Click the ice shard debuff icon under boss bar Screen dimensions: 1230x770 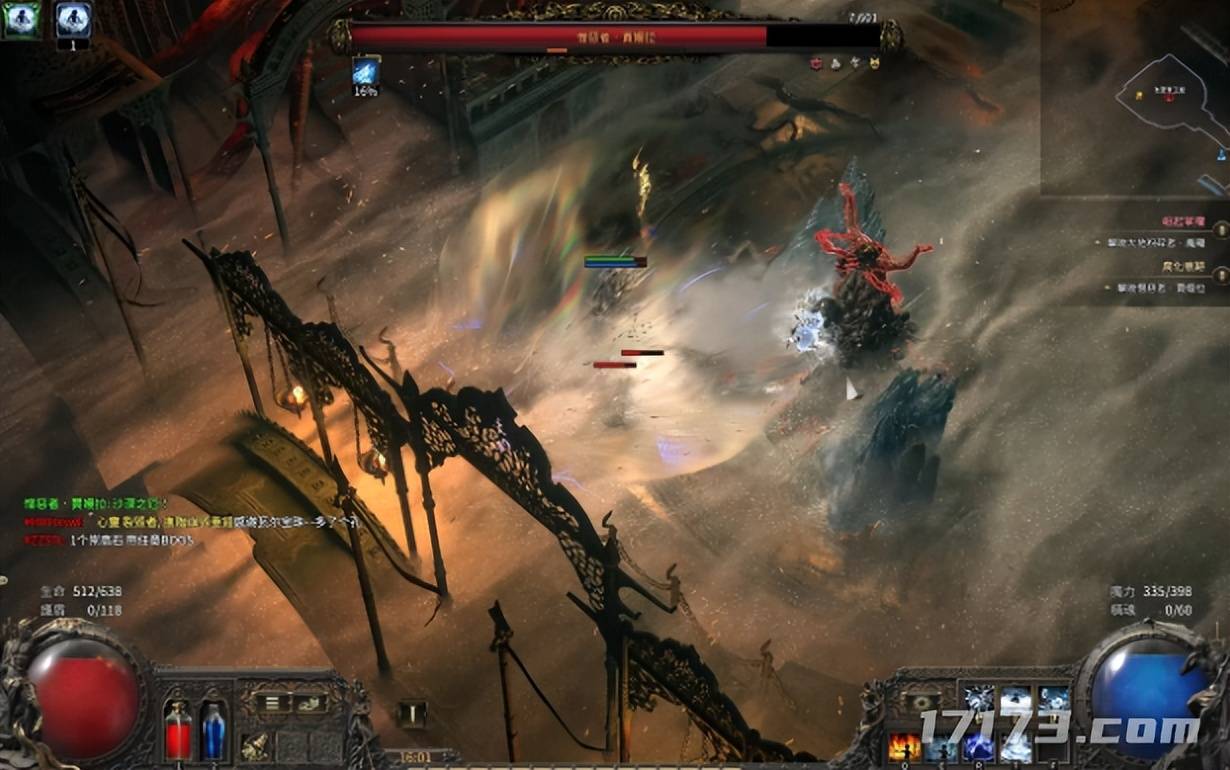pyautogui.click(x=366, y=71)
